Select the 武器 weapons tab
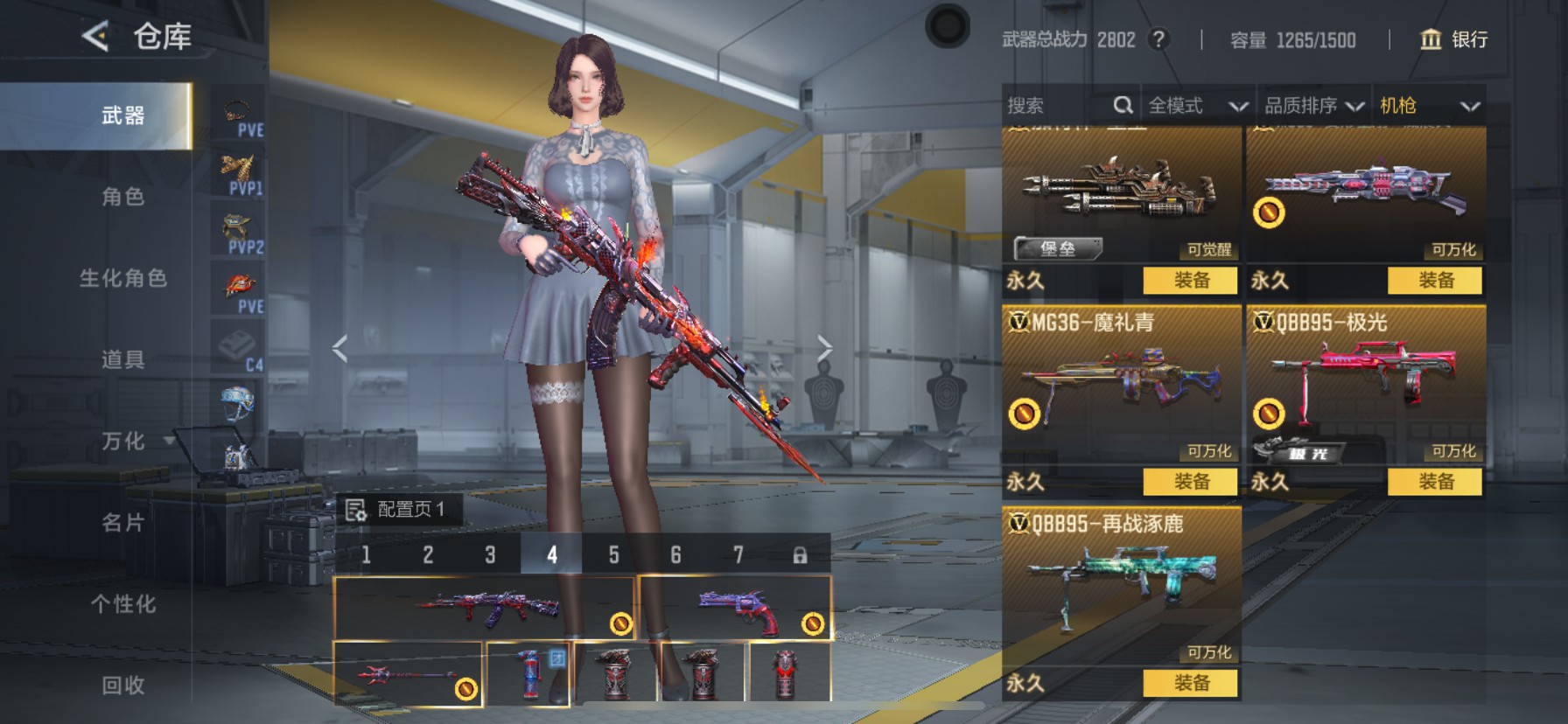The image size is (1568, 724). coord(122,115)
